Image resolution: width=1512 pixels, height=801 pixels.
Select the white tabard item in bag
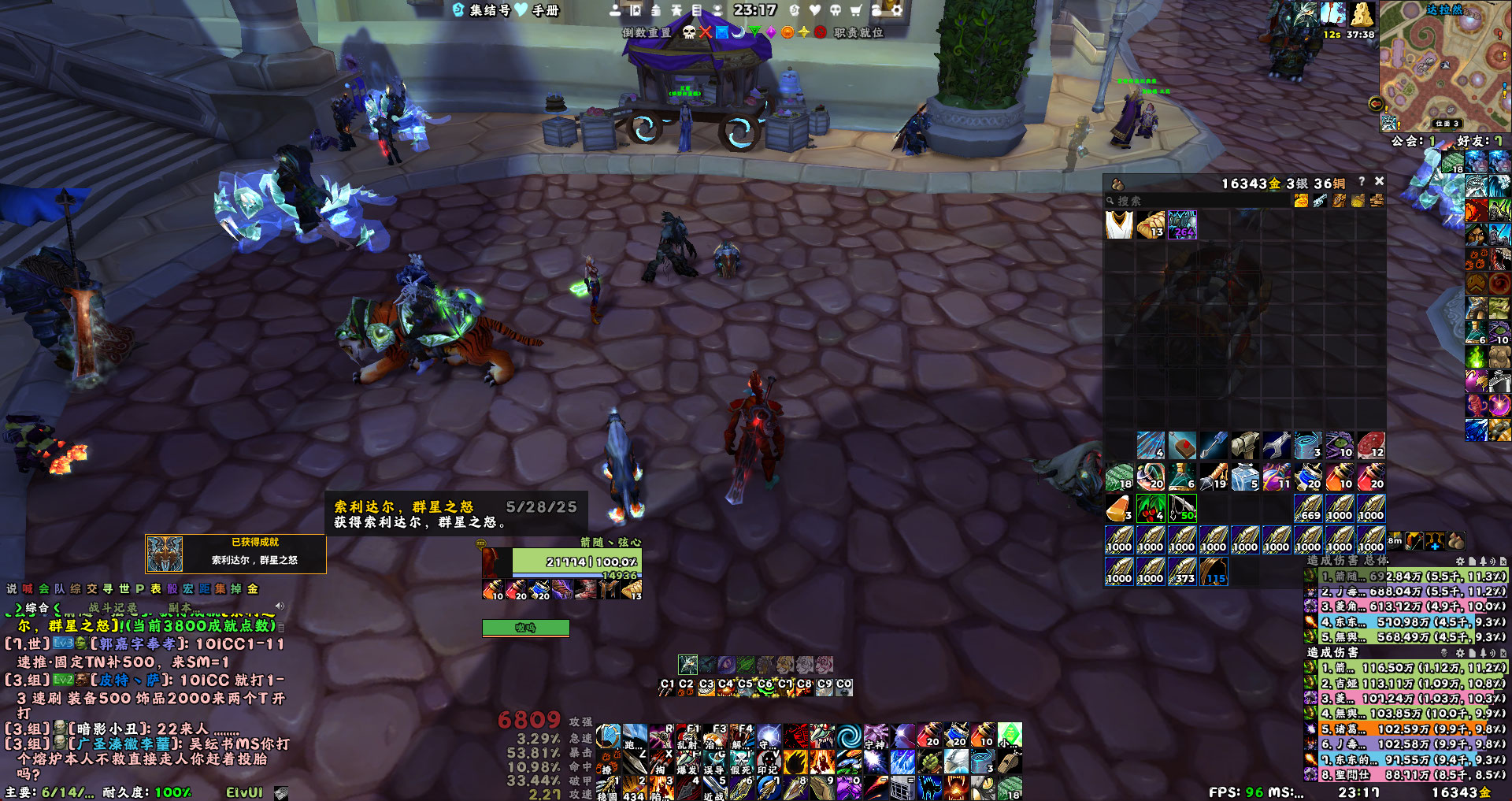[x=1119, y=224]
